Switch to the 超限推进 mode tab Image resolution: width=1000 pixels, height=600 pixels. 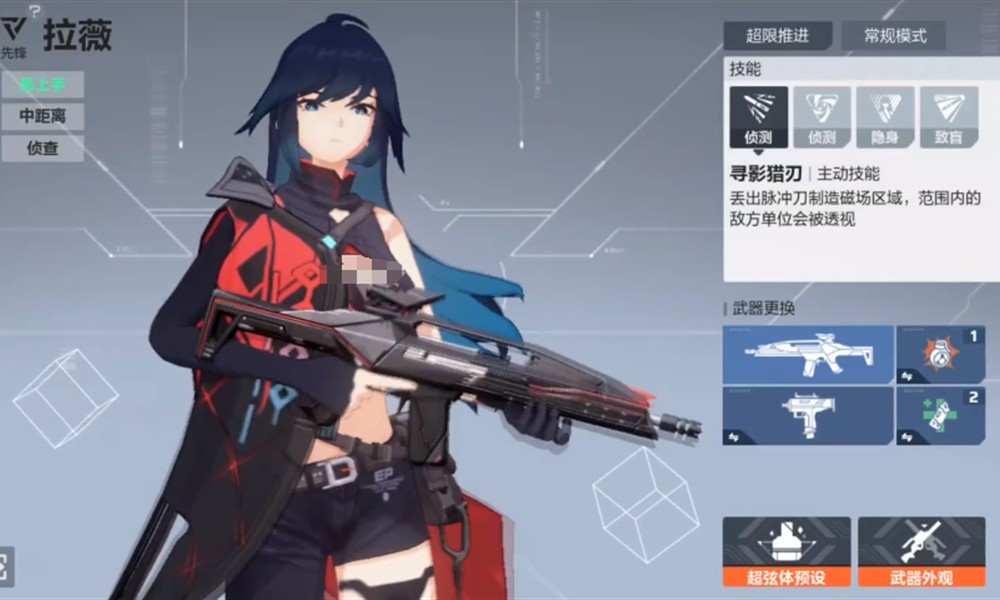tap(777, 36)
